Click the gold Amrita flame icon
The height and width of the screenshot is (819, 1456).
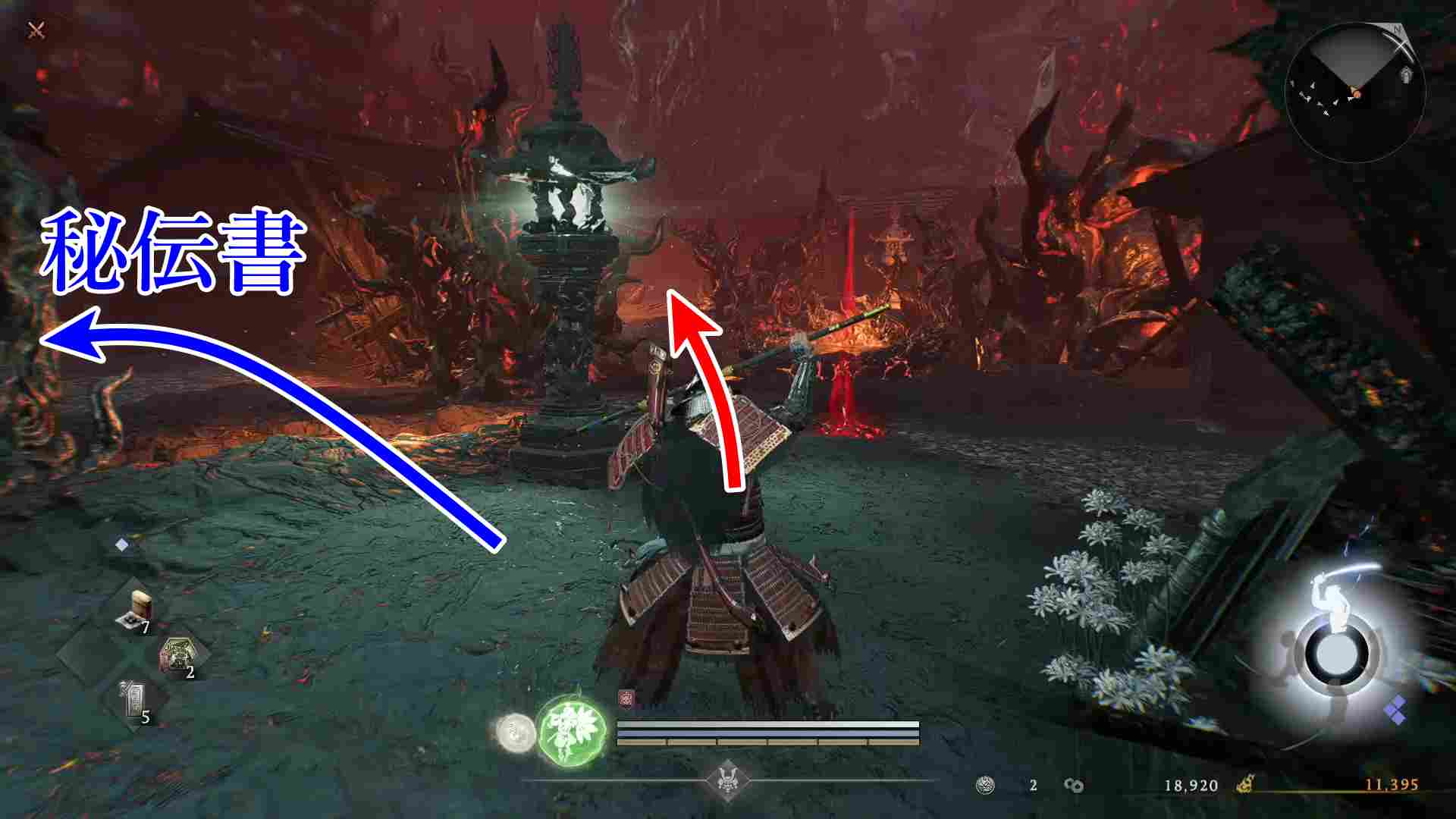(1245, 785)
